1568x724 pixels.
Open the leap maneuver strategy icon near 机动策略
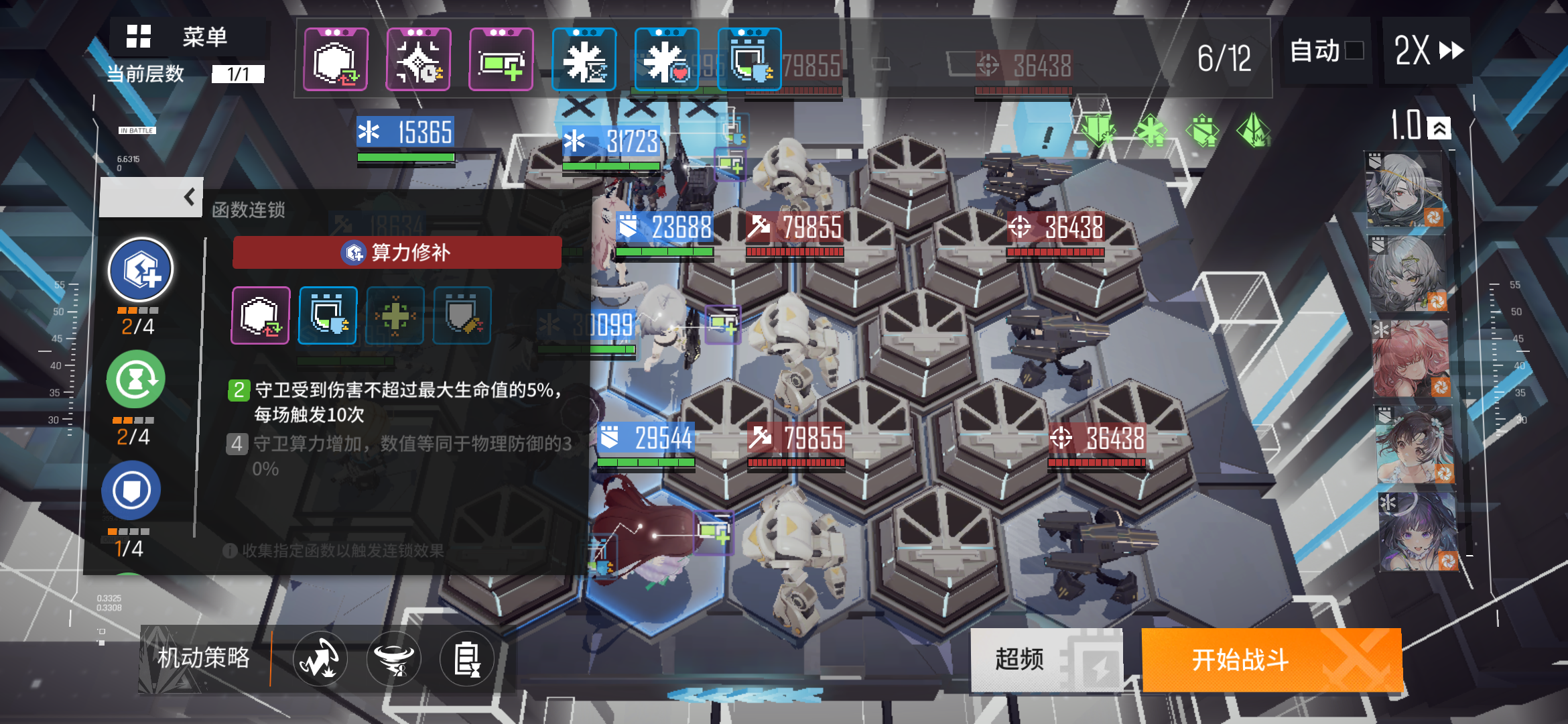[x=320, y=659]
